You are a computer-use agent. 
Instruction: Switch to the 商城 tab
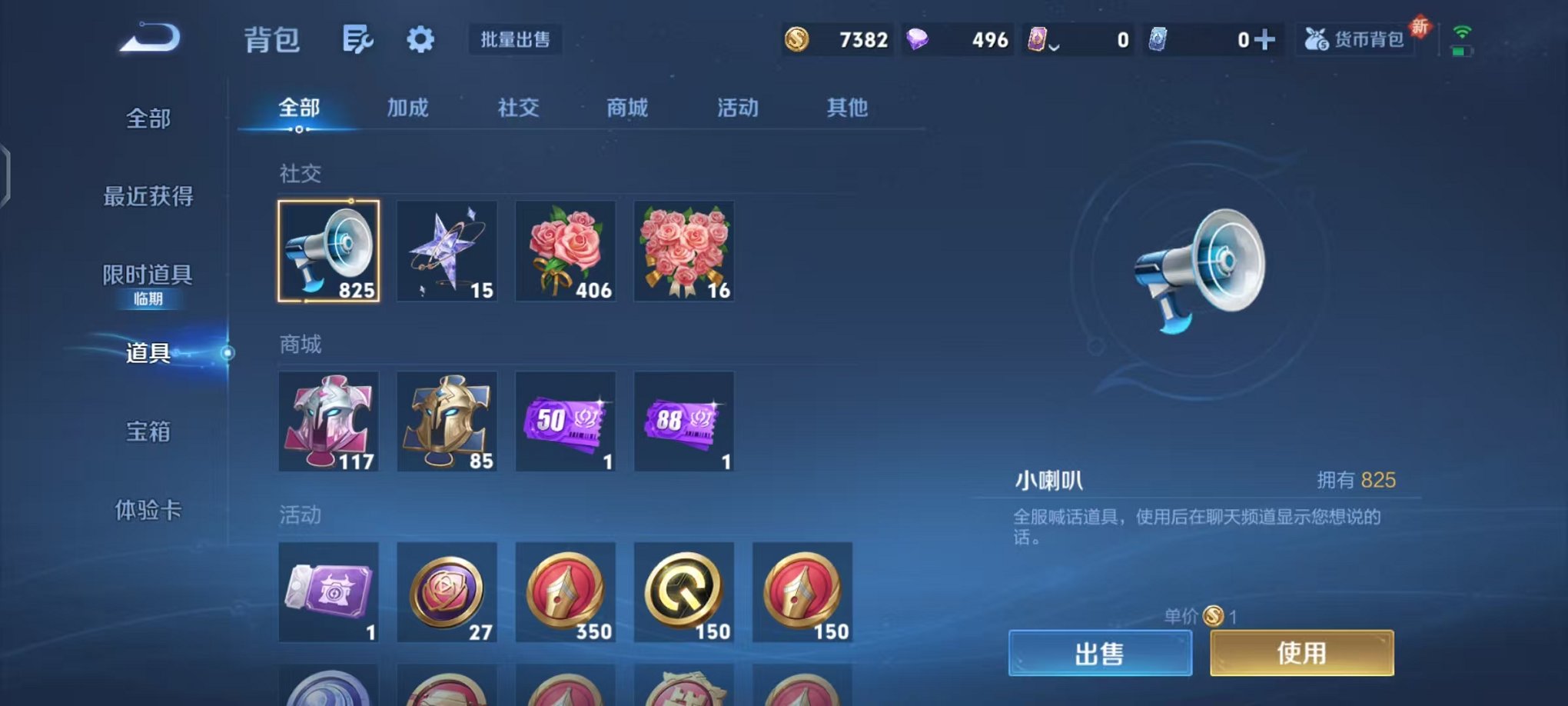(x=627, y=108)
